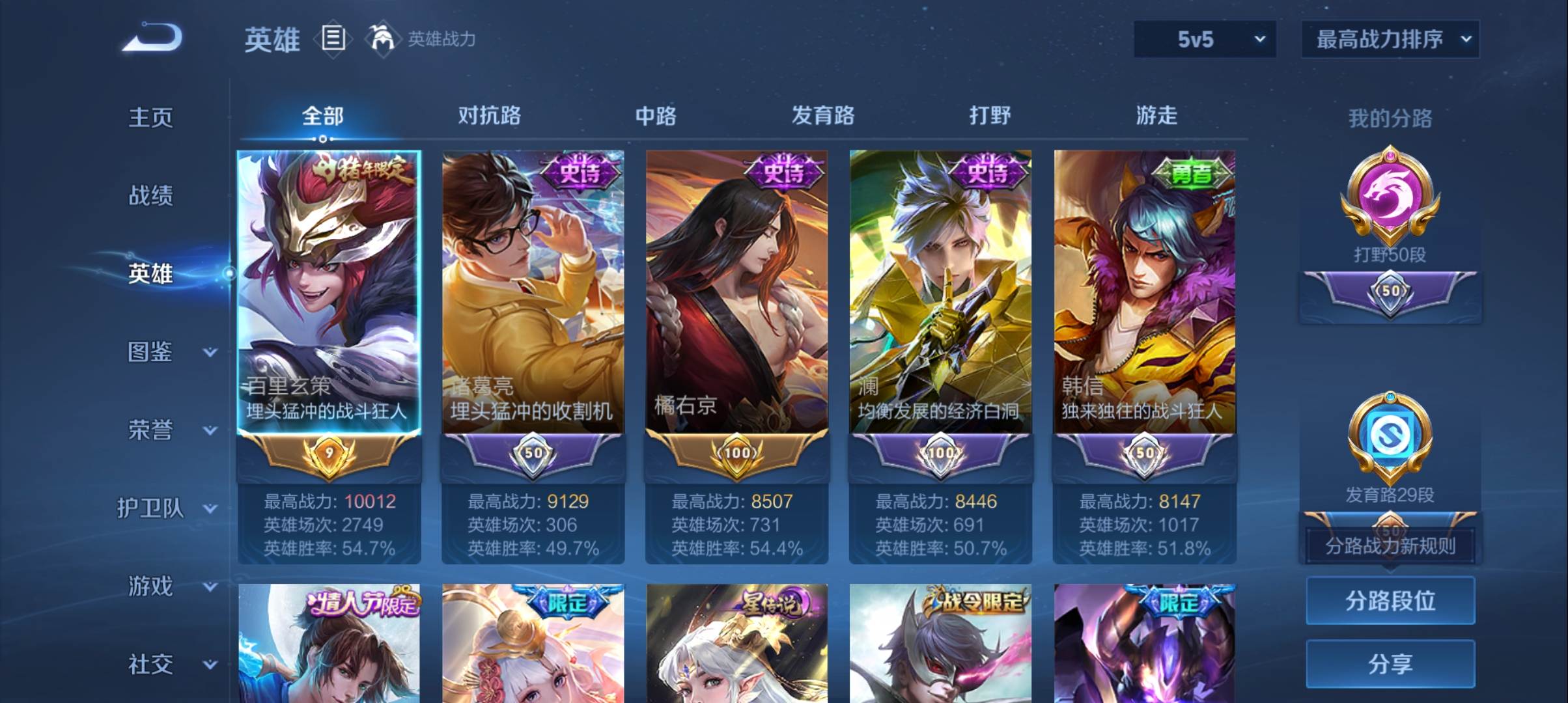Switch to the 打野 tab

(x=990, y=116)
